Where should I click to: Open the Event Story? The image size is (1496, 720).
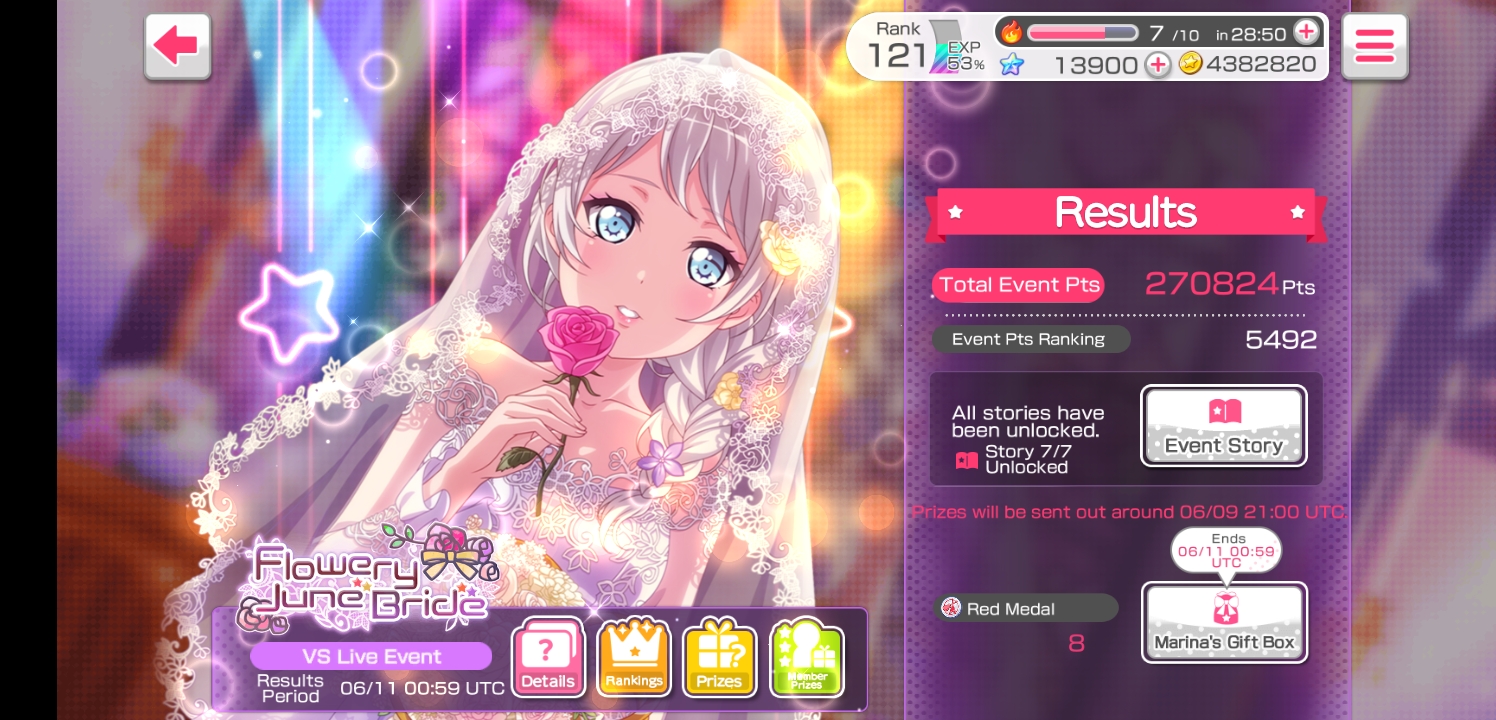[1223, 426]
